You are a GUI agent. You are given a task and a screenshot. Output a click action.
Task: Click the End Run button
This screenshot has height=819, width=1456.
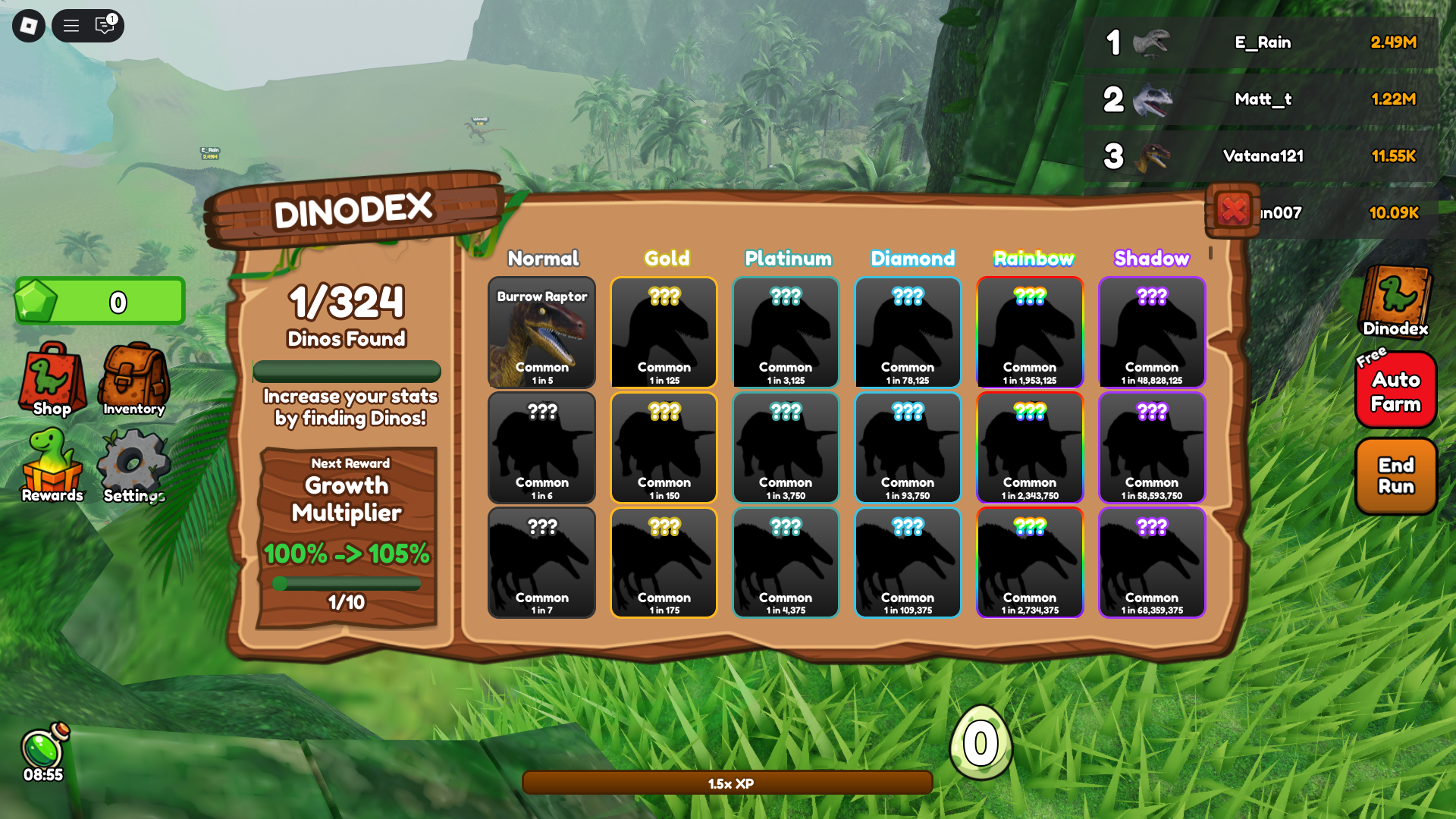(x=1395, y=475)
